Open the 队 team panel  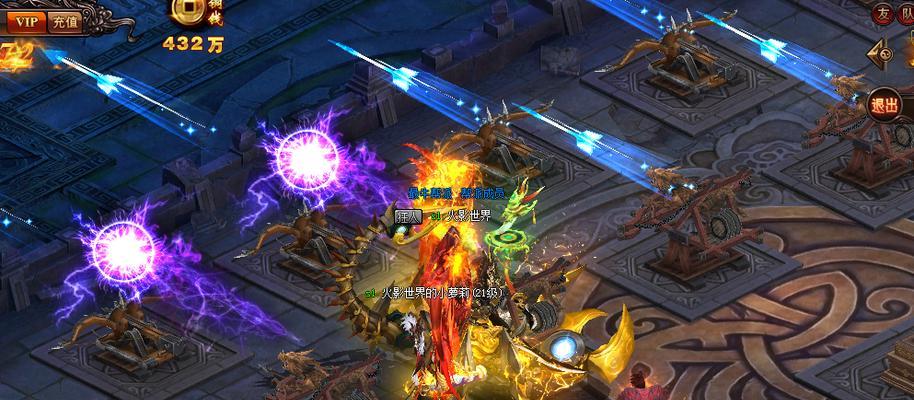(906, 13)
